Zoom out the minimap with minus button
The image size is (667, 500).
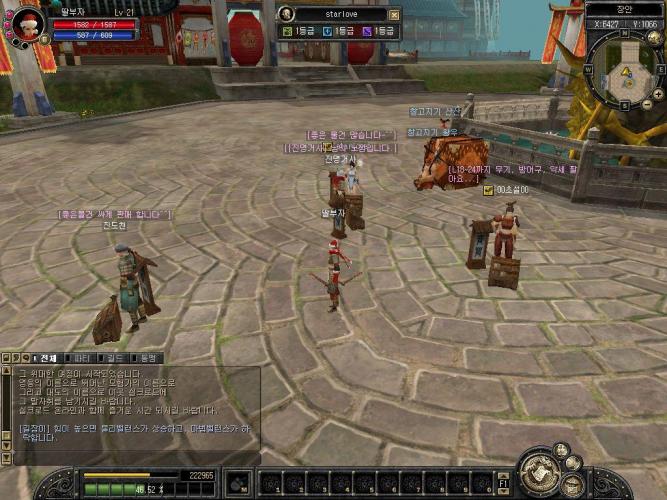point(646,104)
